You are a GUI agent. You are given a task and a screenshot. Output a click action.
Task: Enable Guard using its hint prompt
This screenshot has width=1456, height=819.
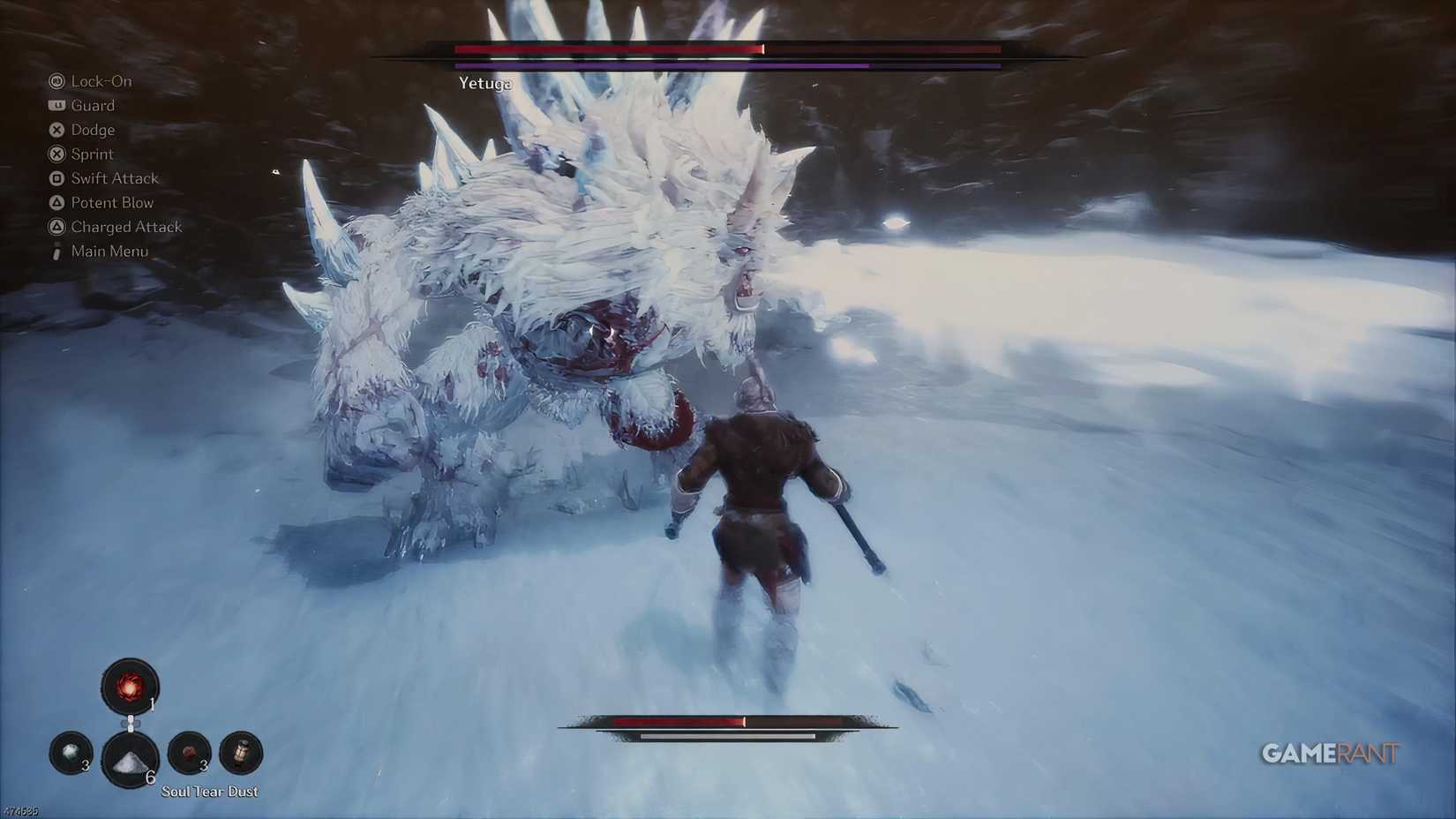(x=56, y=105)
